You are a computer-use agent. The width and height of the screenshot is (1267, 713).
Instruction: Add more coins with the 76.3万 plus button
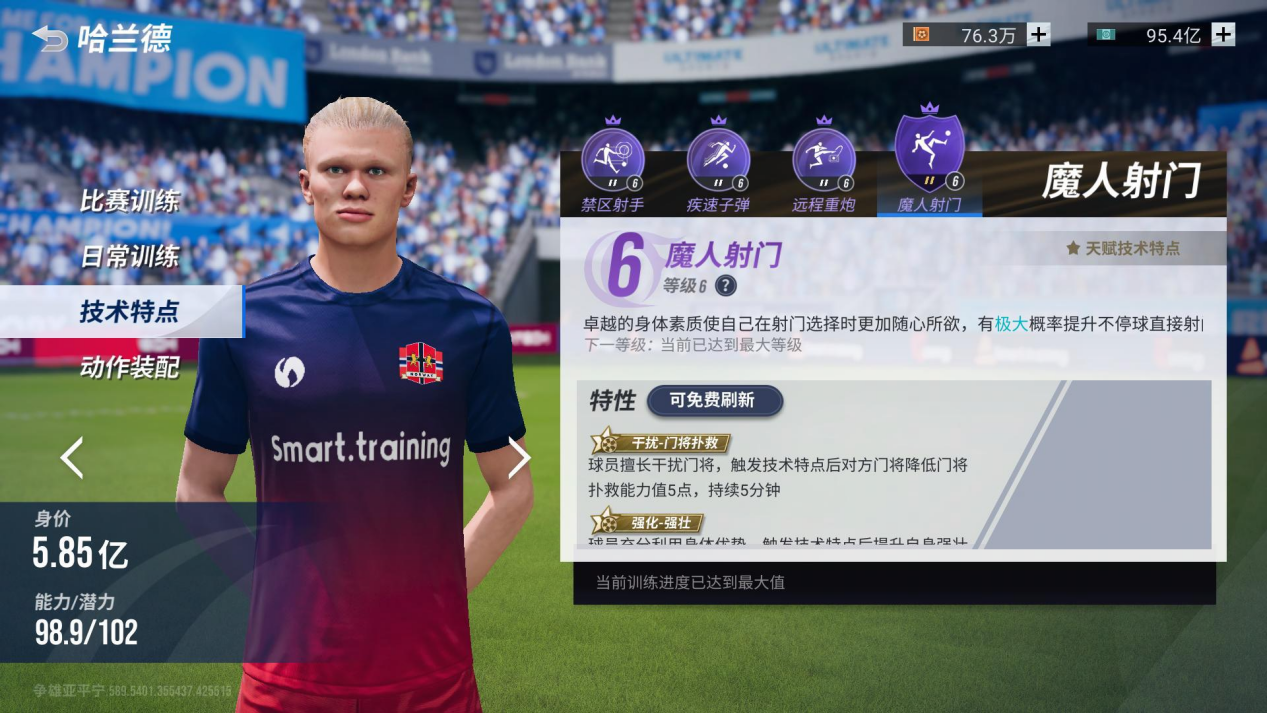(x=1039, y=35)
